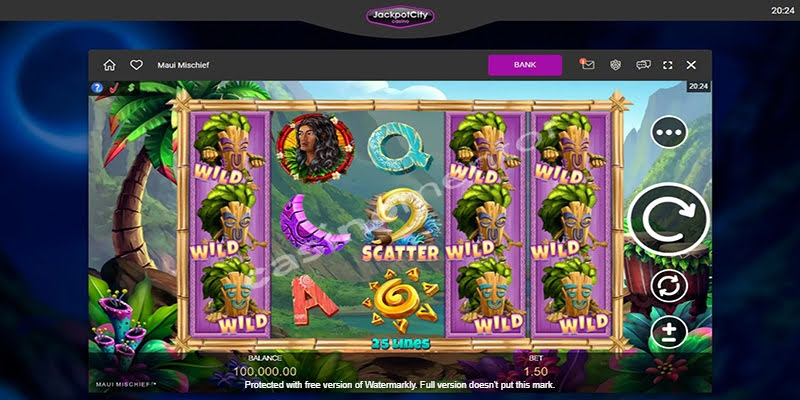The width and height of the screenshot is (800, 400).
Task: Open the three-dots game menu
Action: (x=668, y=131)
